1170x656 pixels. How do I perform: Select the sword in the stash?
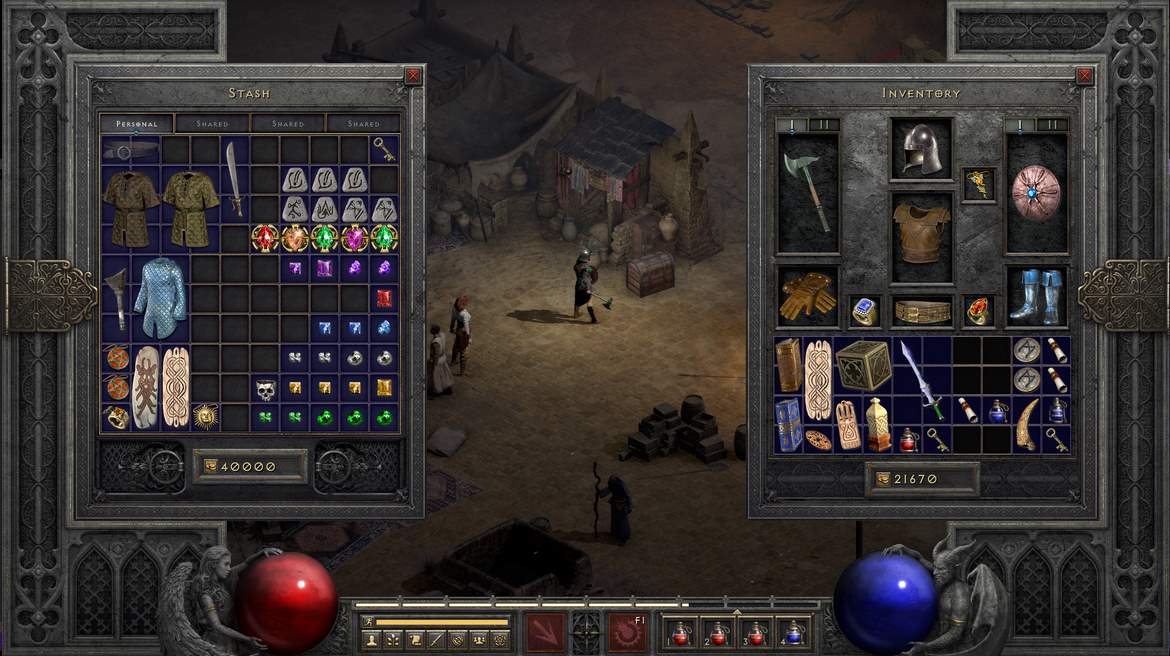tap(234, 179)
